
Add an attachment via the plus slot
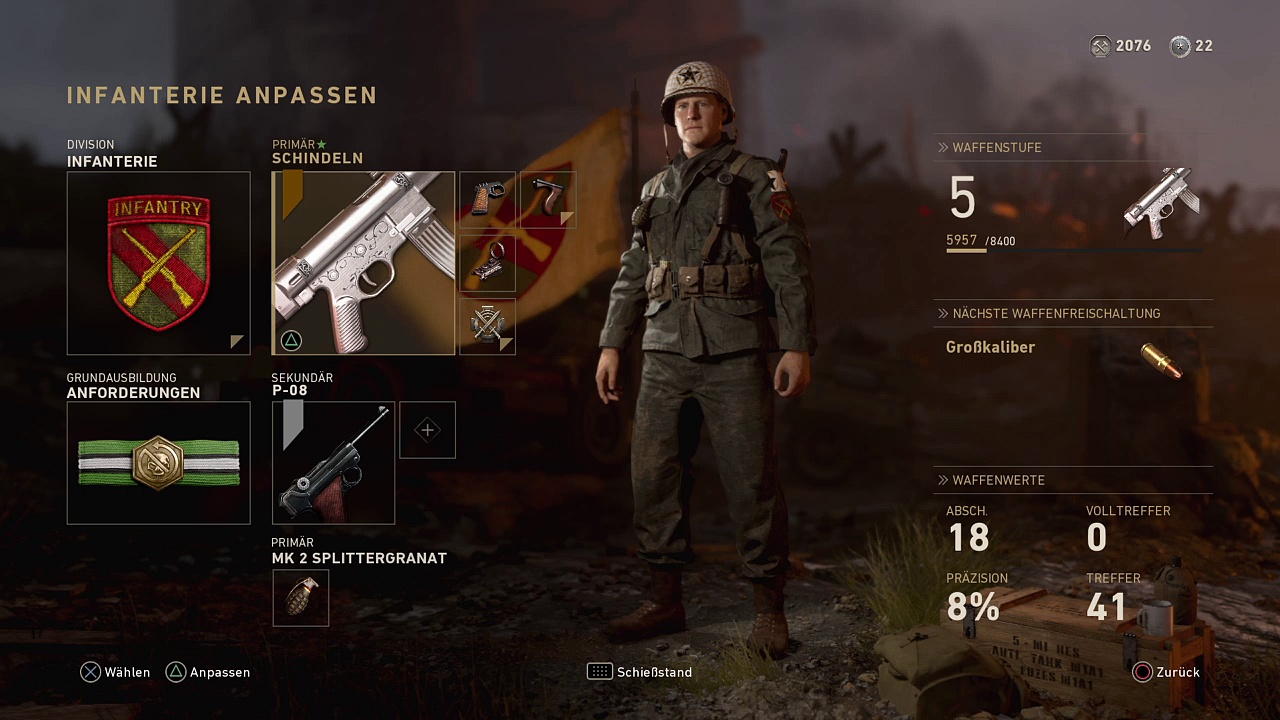click(x=427, y=430)
